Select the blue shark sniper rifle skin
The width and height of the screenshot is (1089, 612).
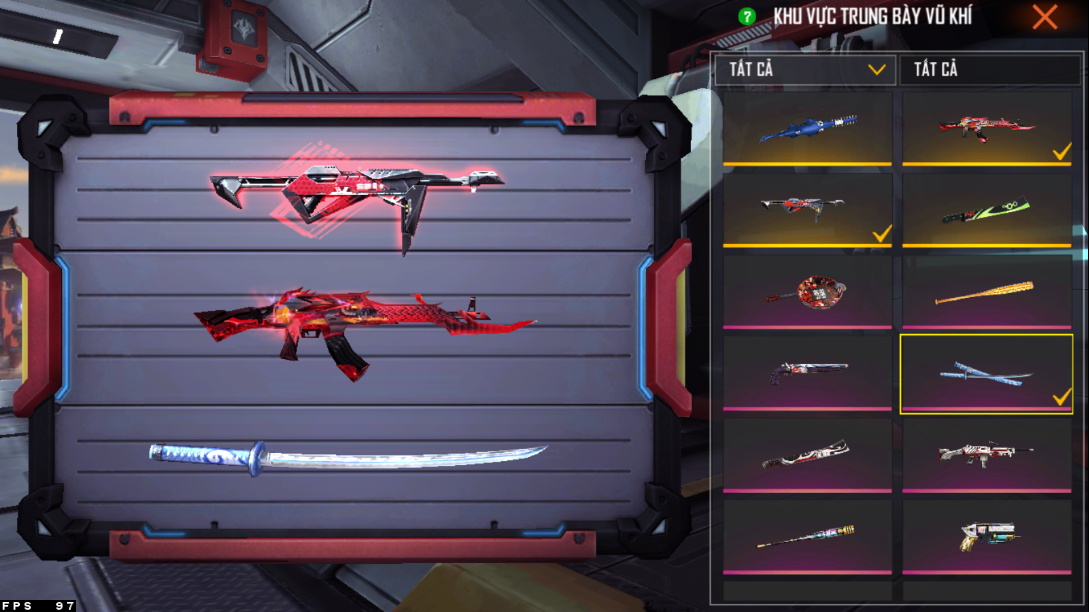[808, 128]
